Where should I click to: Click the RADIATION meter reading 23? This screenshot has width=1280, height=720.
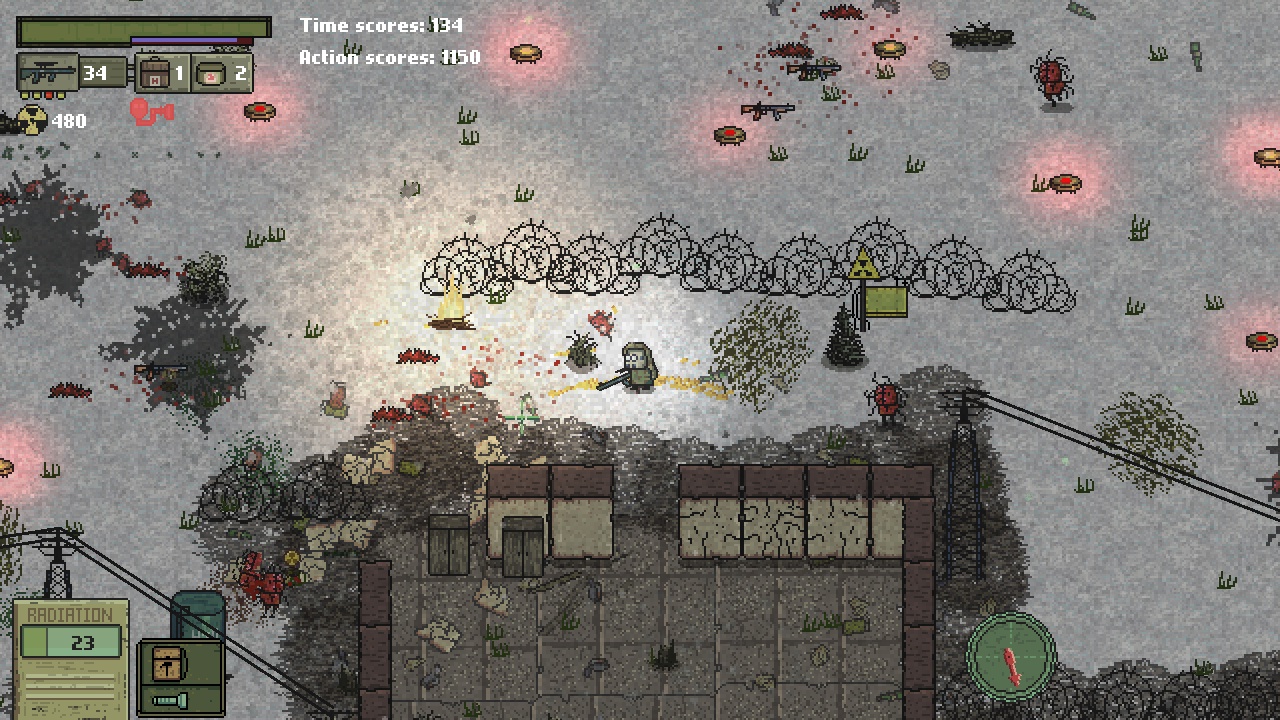tap(70, 641)
